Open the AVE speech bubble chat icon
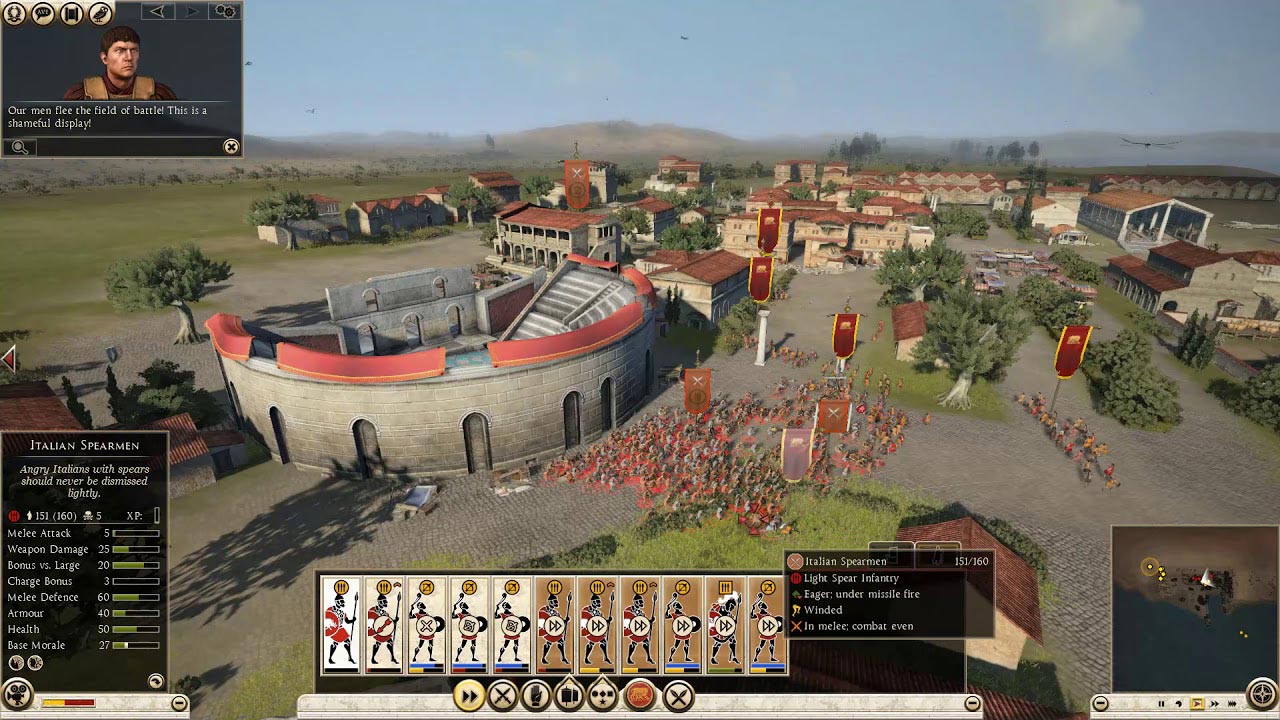 pyautogui.click(x=43, y=13)
